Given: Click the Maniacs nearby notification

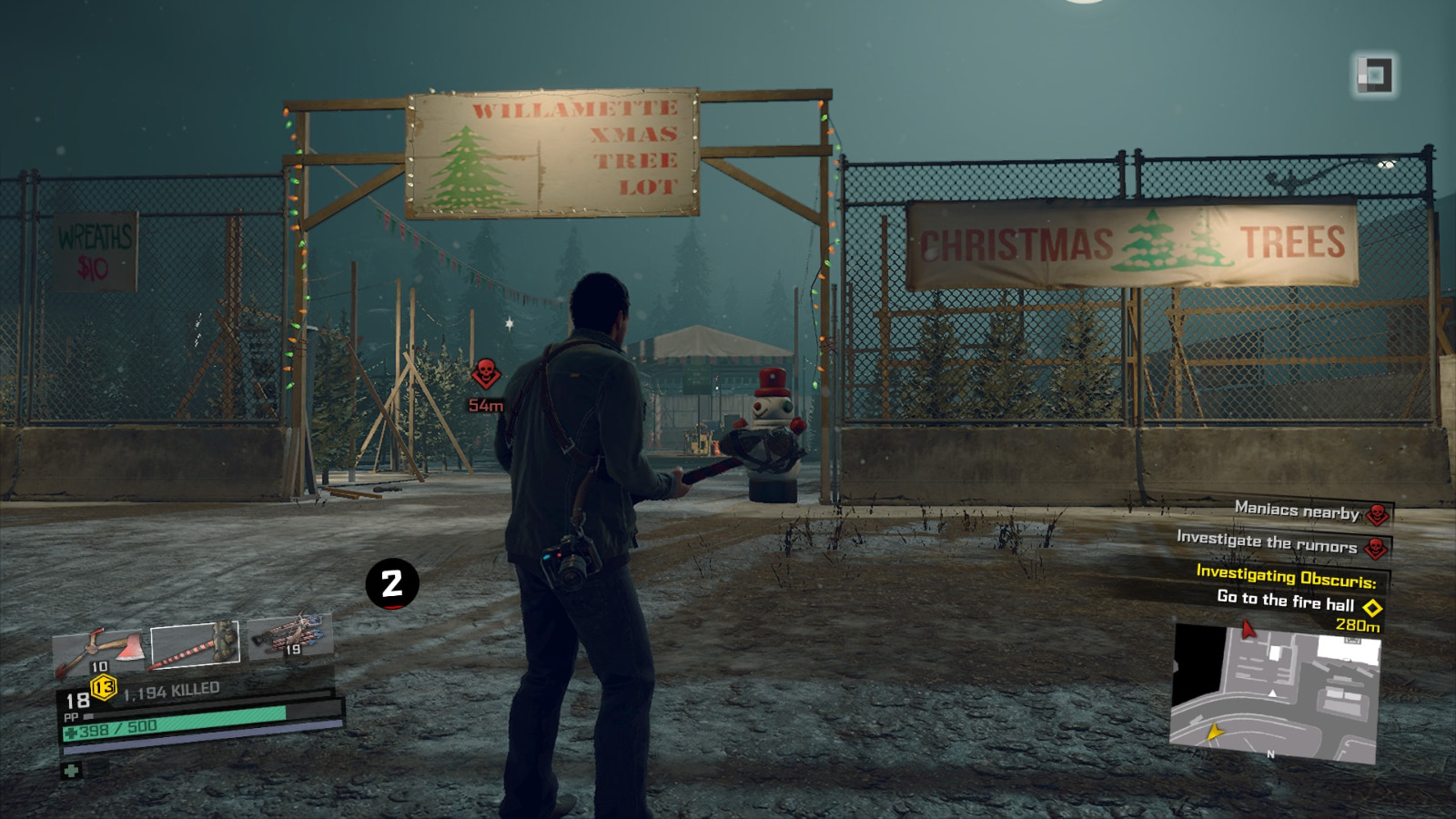Looking at the screenshot, I should pos(1295,511).
